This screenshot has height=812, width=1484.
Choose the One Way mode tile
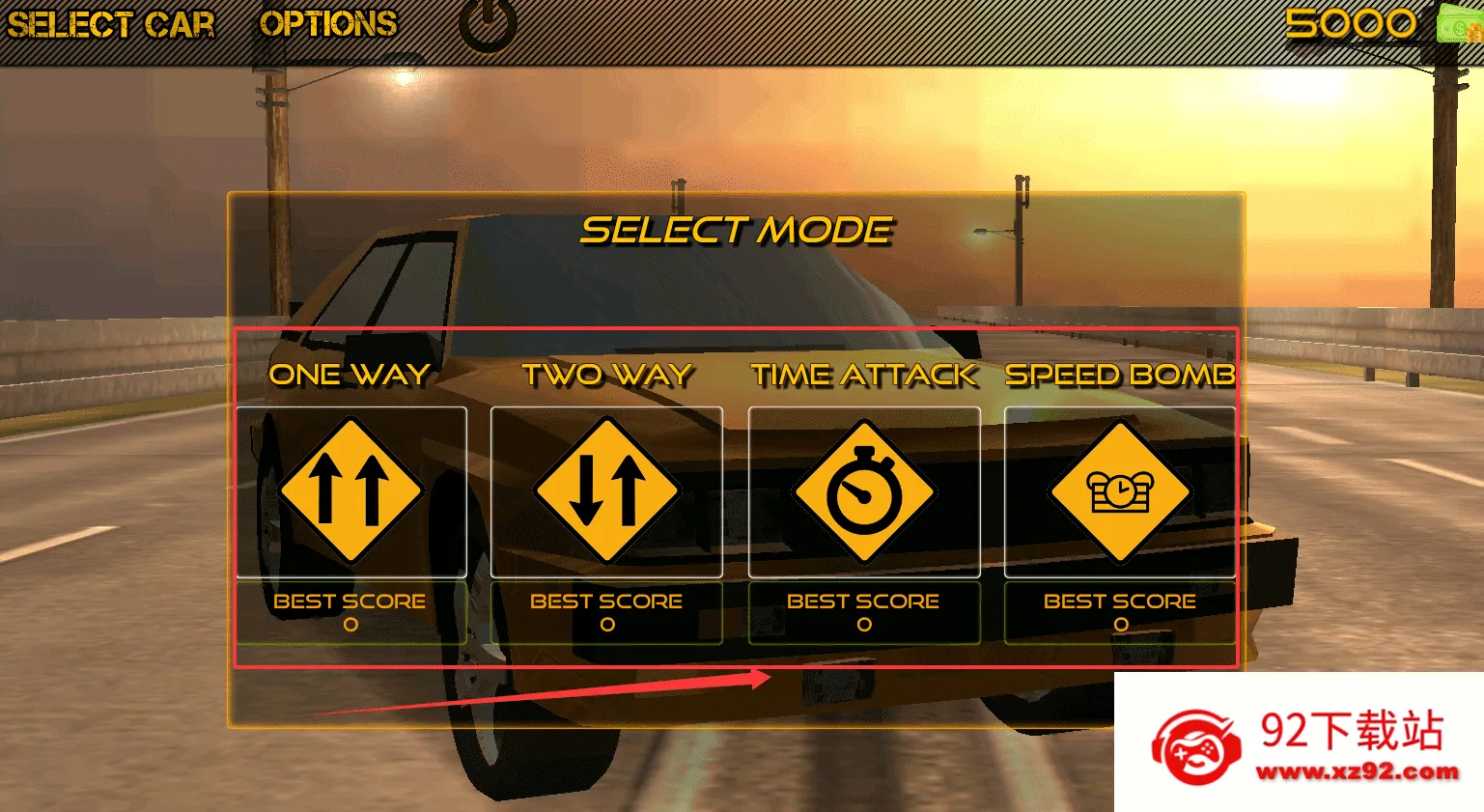351,491
